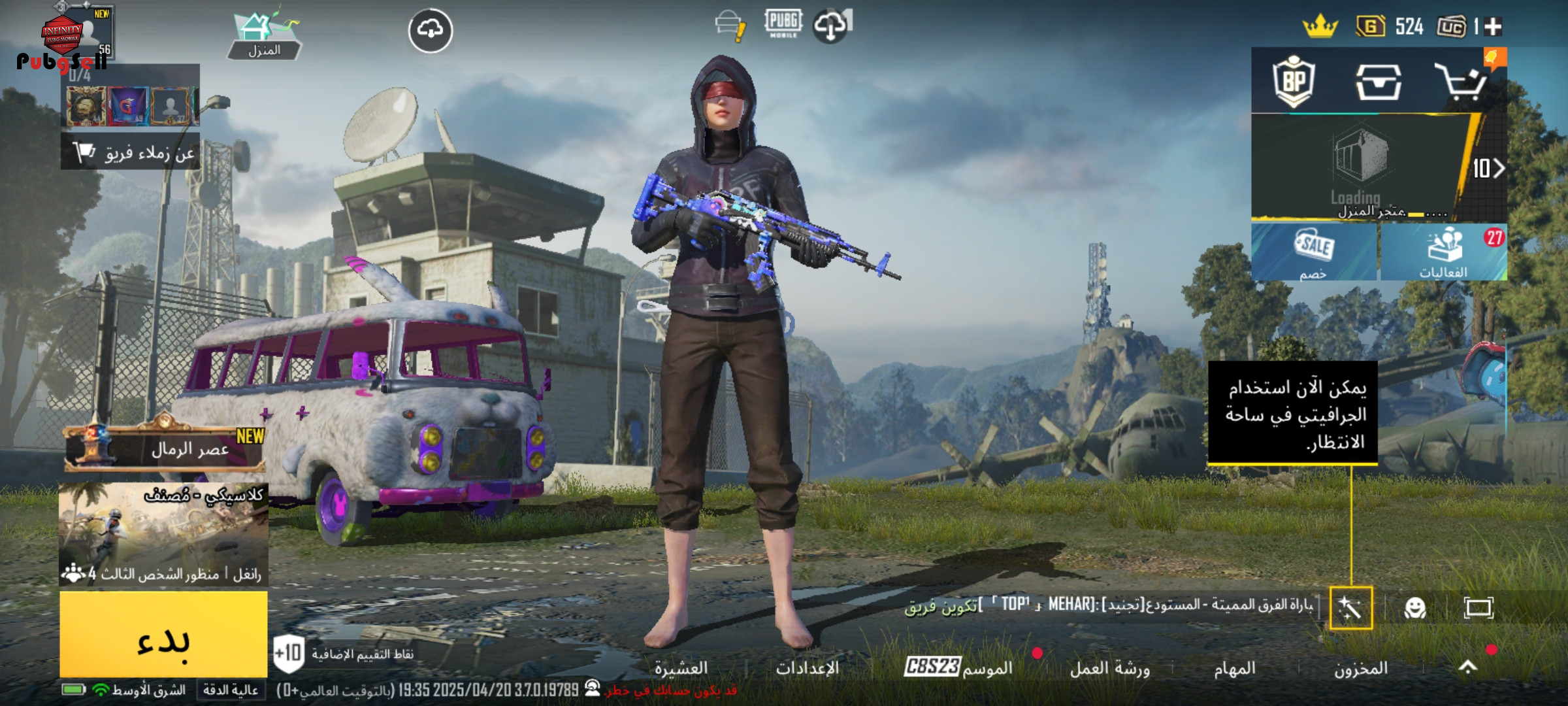Open the find teammates recruit button
Screen dimensions: 1568x706
pyautogui.click(x=131, y=152)
